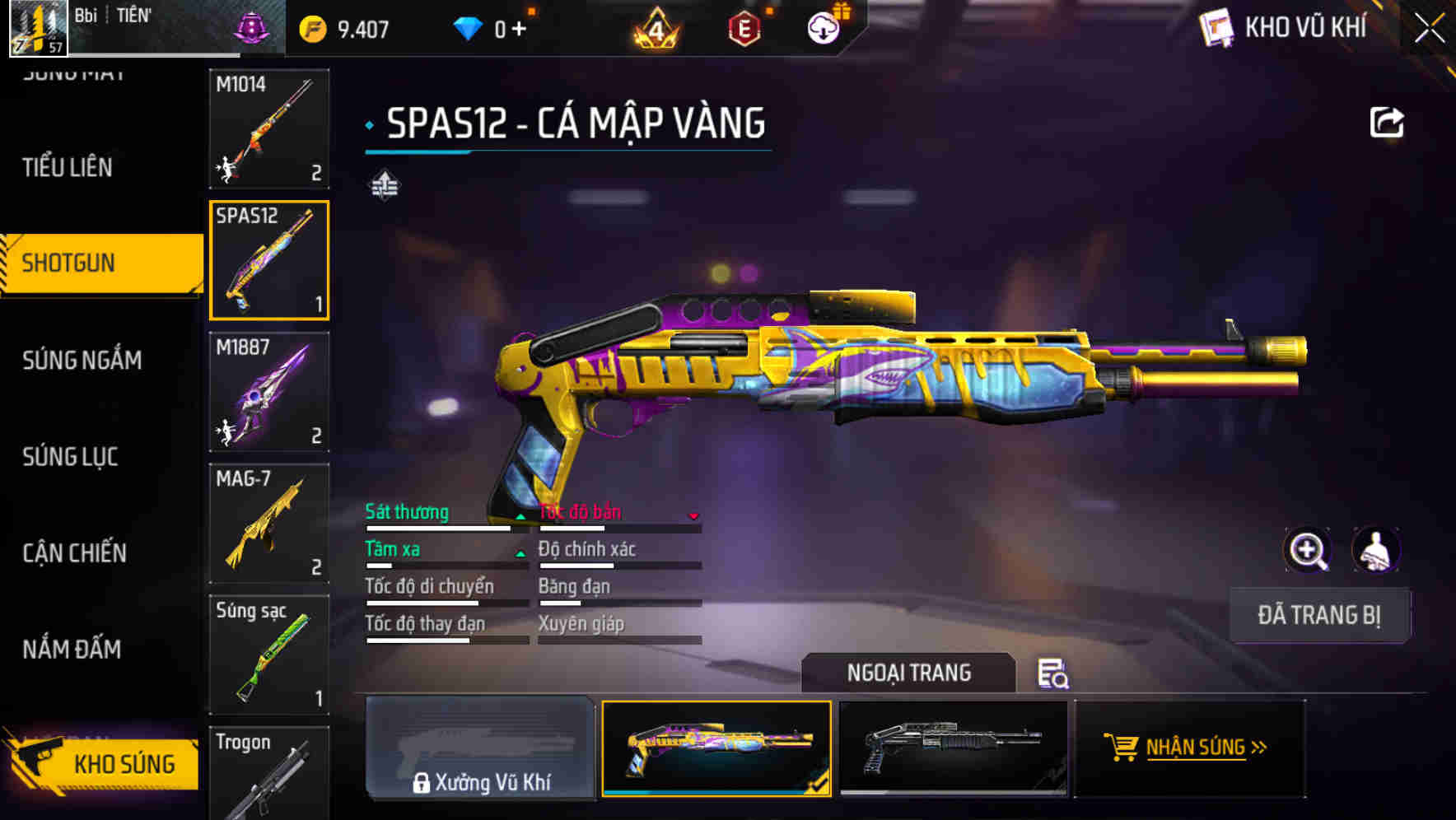
Task: Show the Cận Chiến weapons
Action: point(74,552)
